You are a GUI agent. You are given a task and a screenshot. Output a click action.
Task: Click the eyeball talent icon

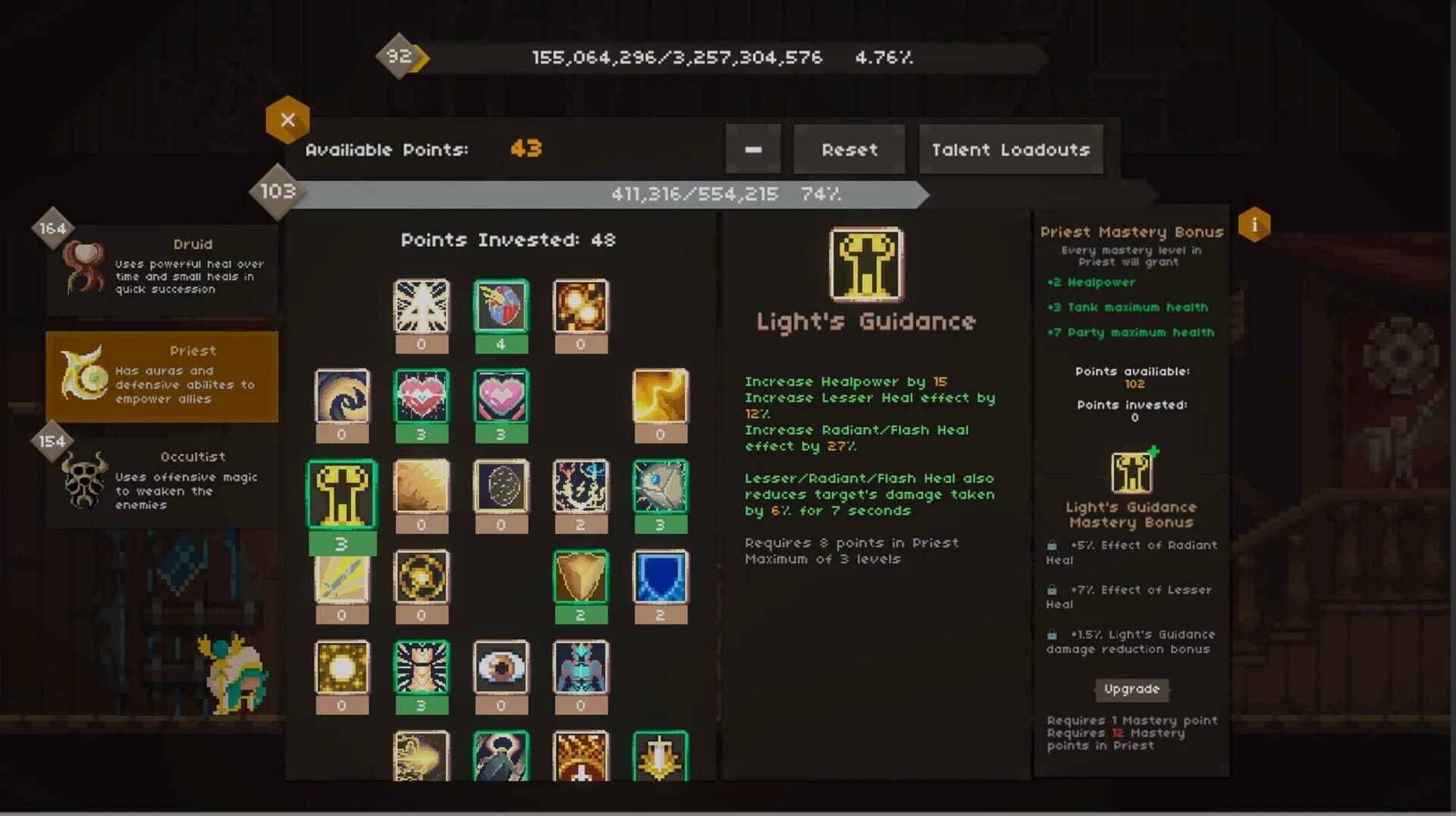(501, 675)
